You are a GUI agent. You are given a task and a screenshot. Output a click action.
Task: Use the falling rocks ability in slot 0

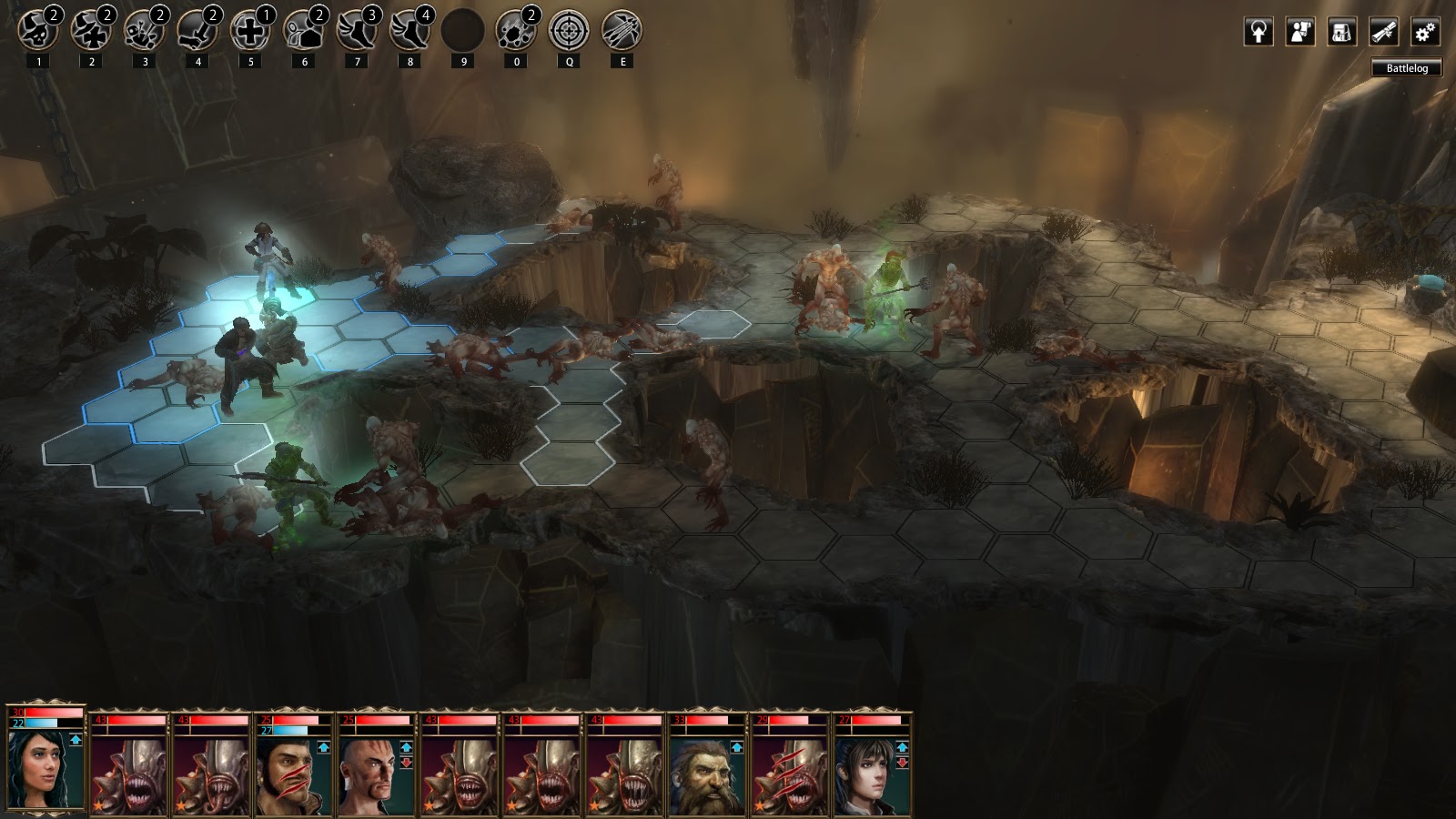(516, 31)
